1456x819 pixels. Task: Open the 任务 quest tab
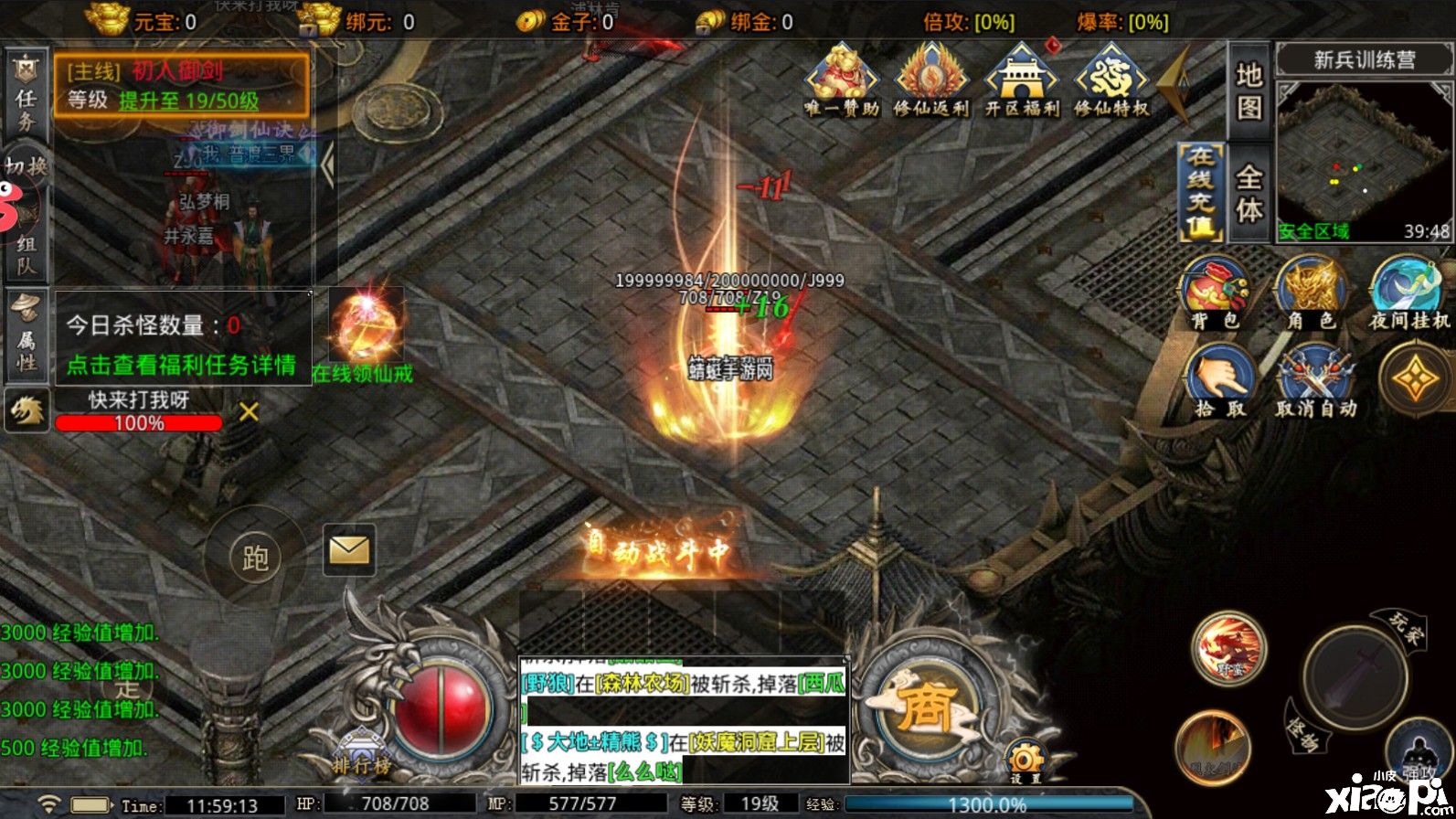point(26,94)
